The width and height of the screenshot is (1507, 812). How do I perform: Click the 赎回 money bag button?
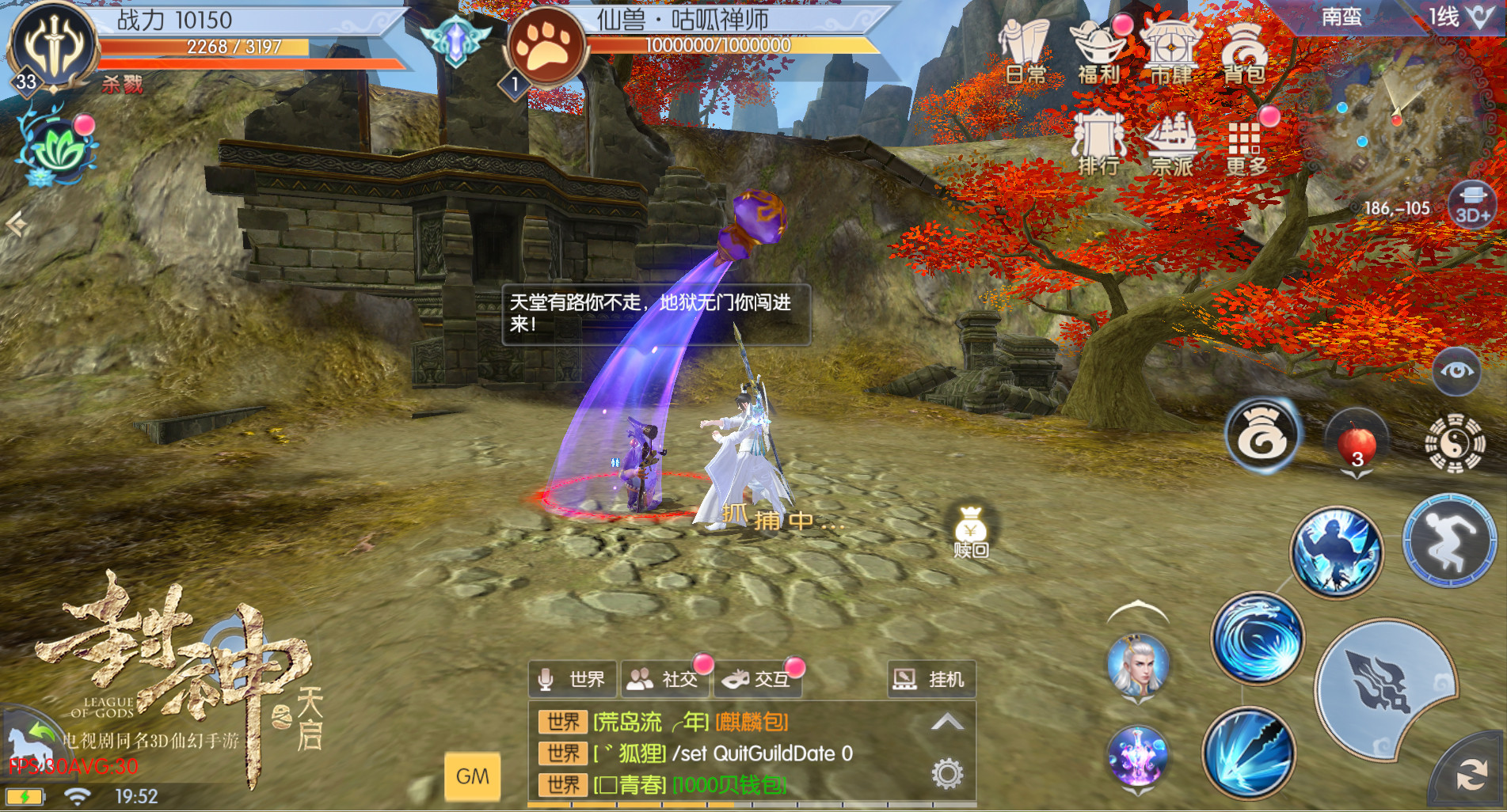(971, 532)
